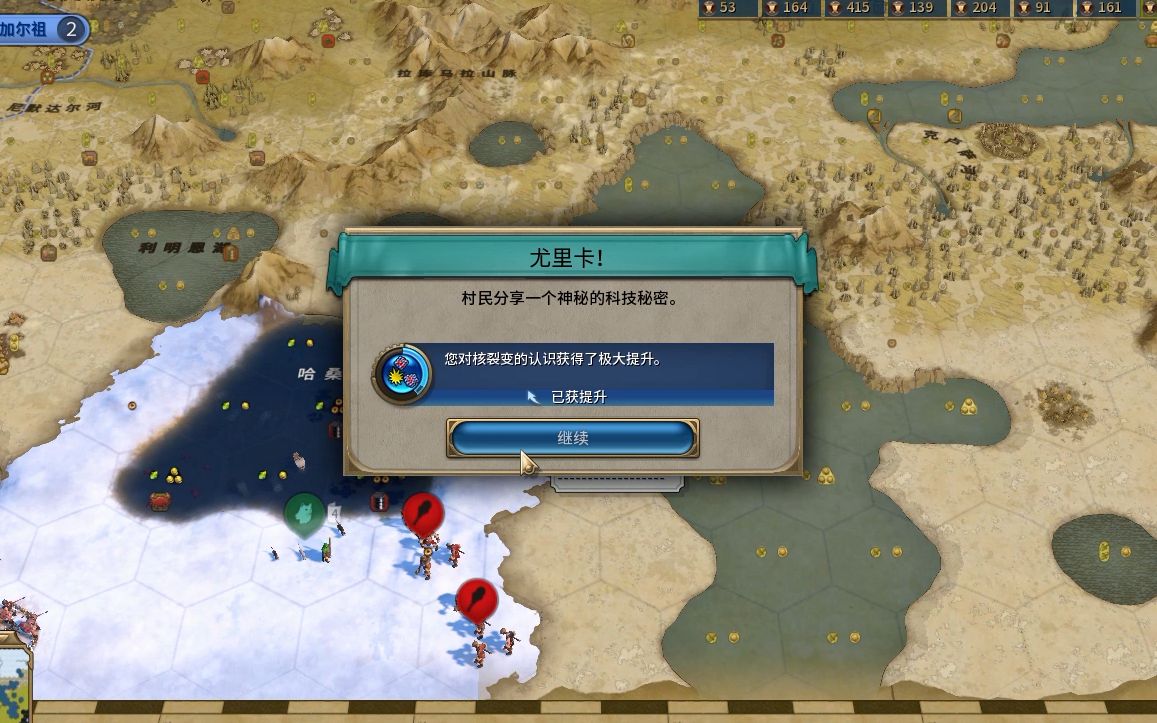Click the nuclear fission tech boost icon

402,375
